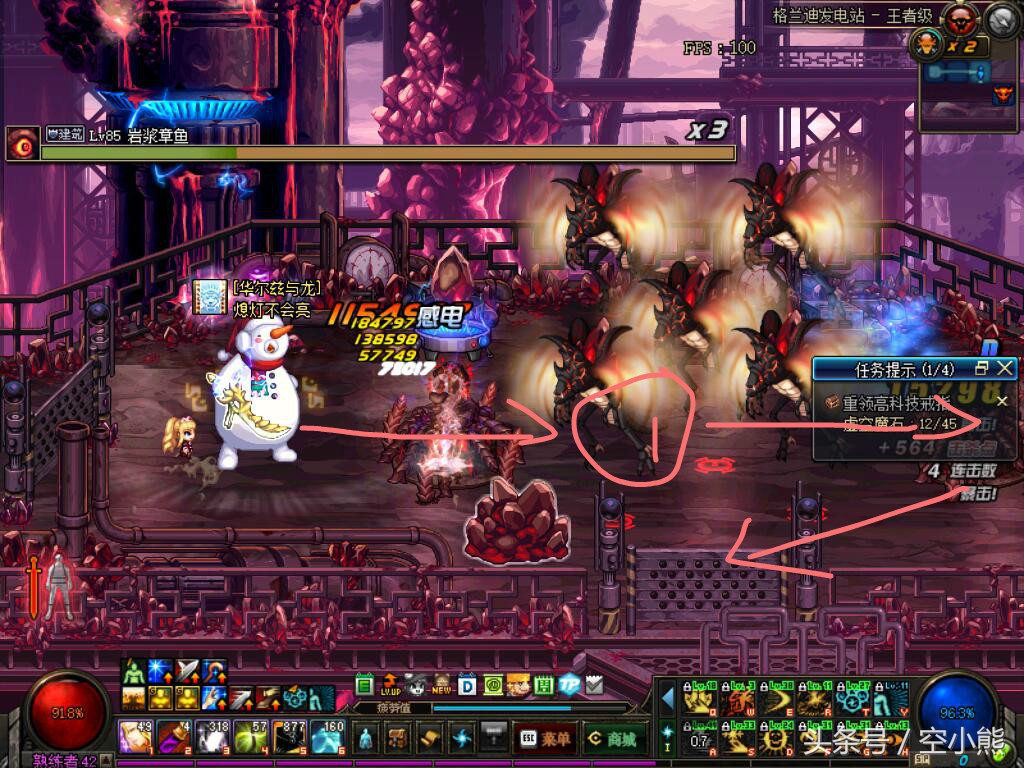The image size is (1024, 768).
Task: Open the LV.UP level-up guide icon
Action: point(390,686)
